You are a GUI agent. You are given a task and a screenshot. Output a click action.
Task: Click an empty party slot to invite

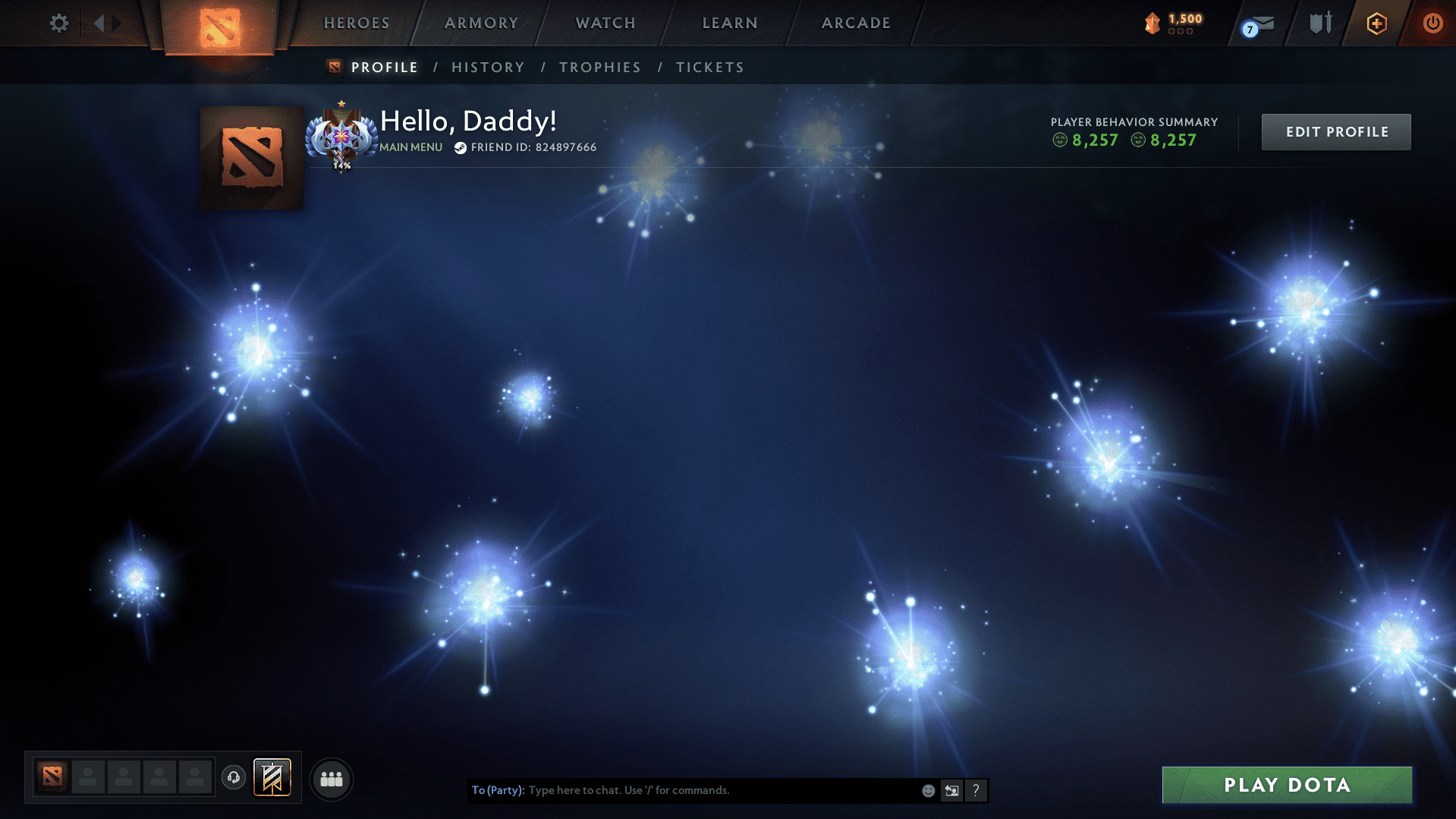87,777
